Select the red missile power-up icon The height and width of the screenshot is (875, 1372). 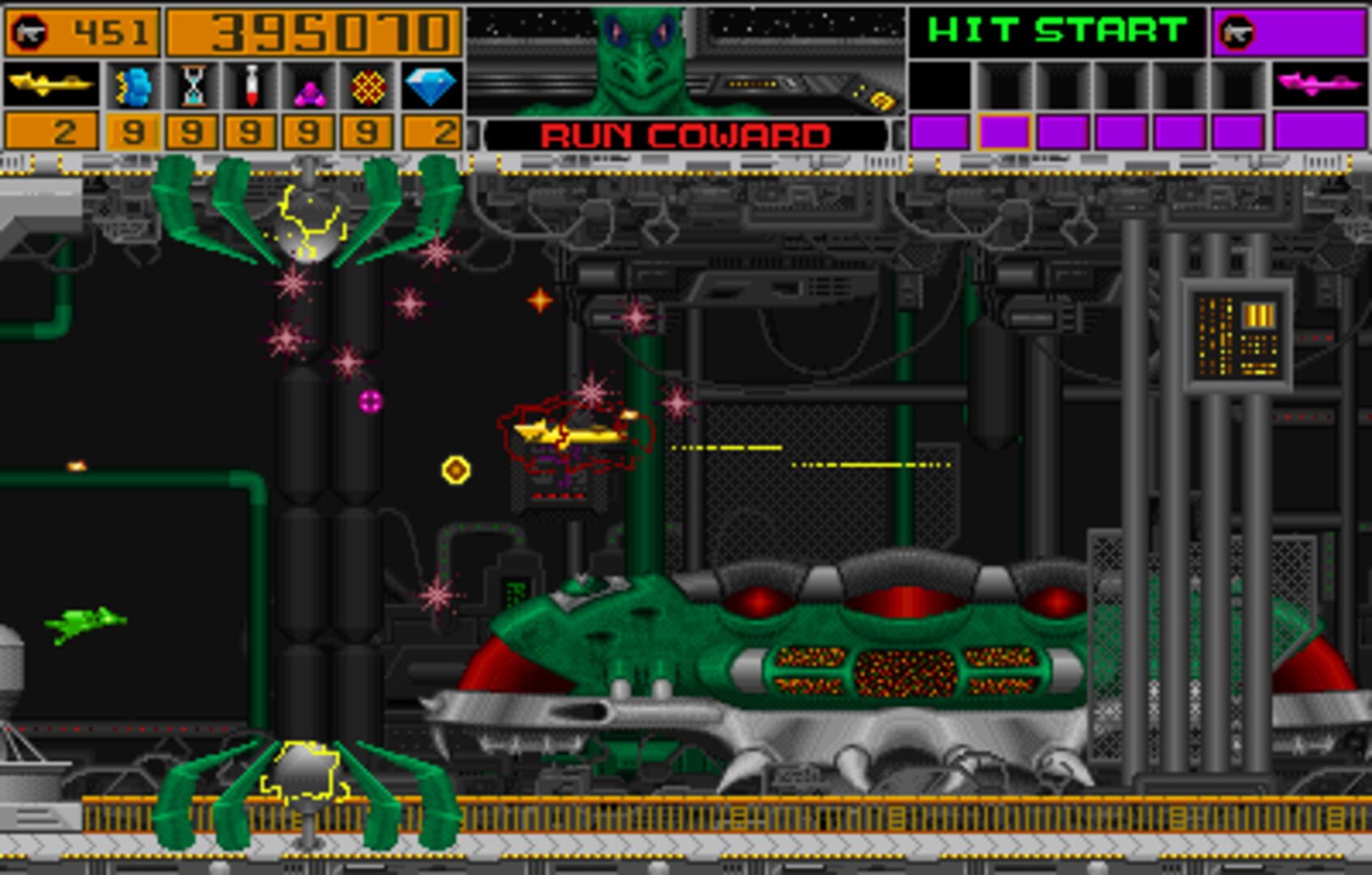[251, 83]
